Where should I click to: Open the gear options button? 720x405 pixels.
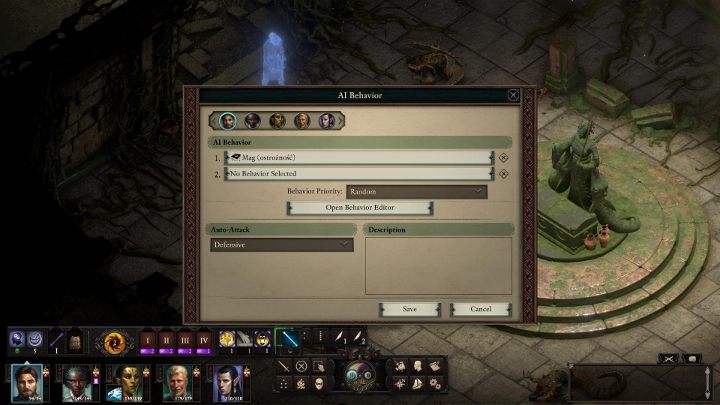pyautogui.click(x=434, y=383)
